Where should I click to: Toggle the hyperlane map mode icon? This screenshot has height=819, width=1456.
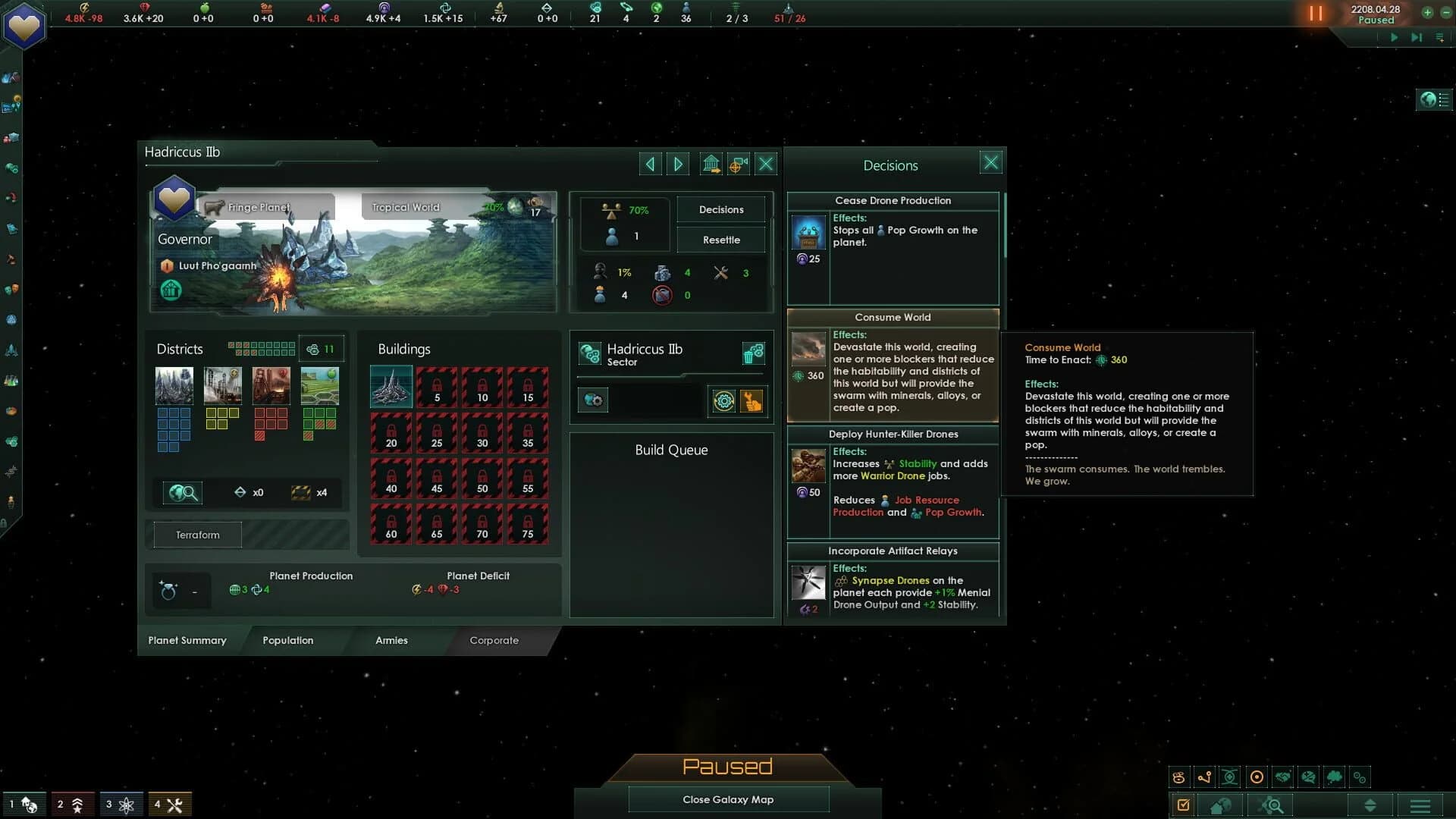pos(1203,777)
